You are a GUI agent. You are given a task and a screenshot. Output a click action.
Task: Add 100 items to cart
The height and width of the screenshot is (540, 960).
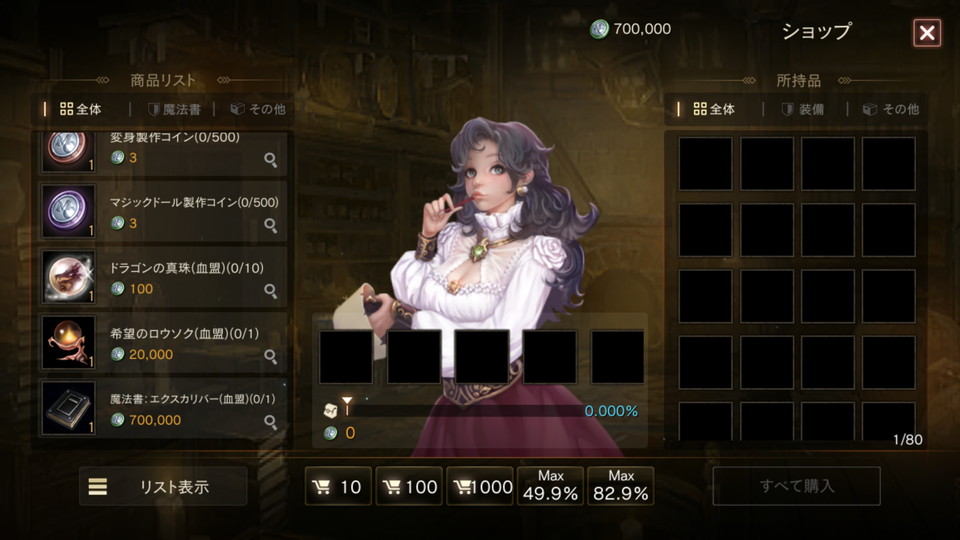[409, 487]
